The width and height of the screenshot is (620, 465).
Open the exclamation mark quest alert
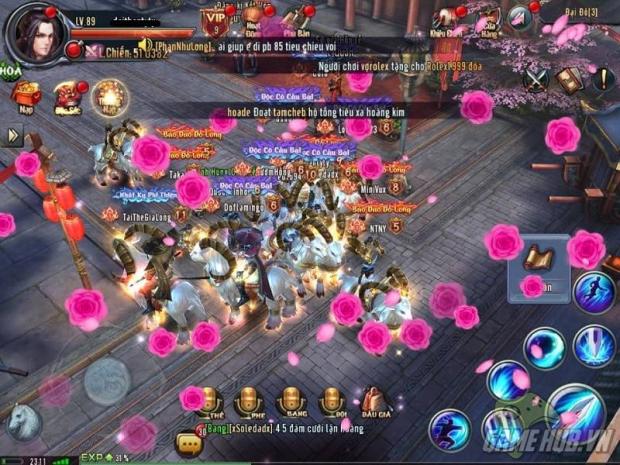pos(603,80)
